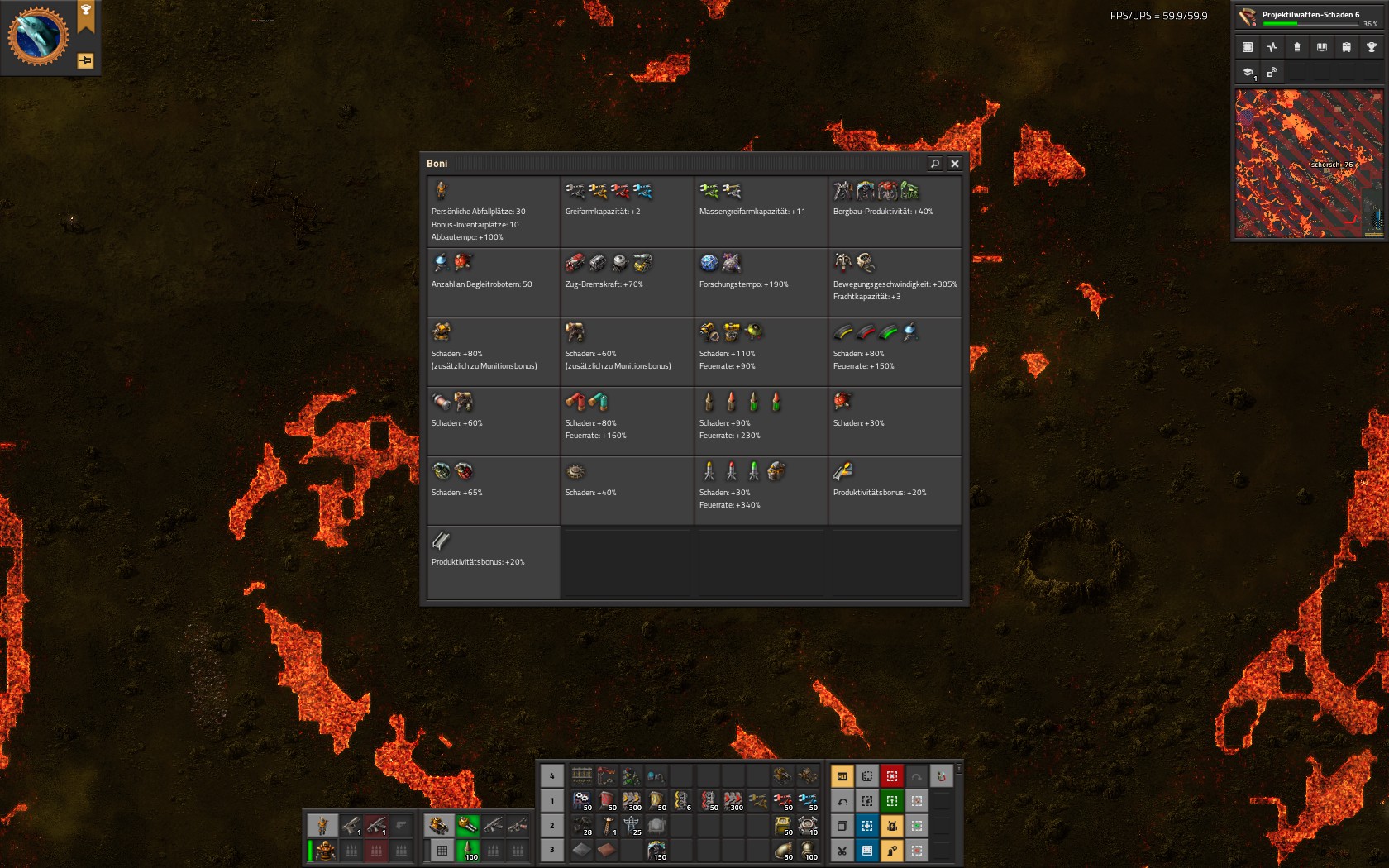1389x868 pixels.
Task: Select the red deconstruction planner tool
Action: pyautogui.click(x=891, y=775)
